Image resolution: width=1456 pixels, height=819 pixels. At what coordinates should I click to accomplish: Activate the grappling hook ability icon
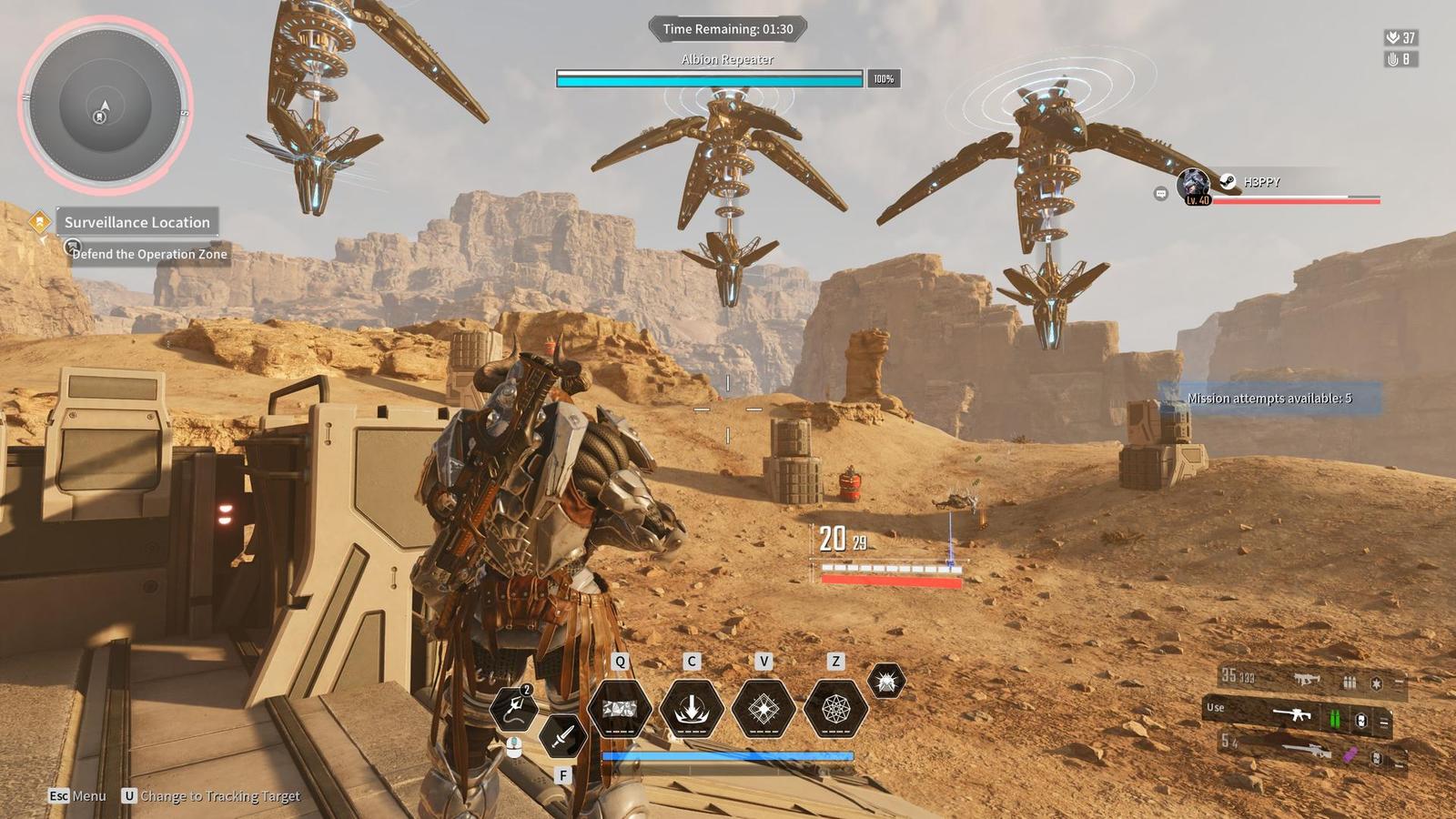point(513,709)
